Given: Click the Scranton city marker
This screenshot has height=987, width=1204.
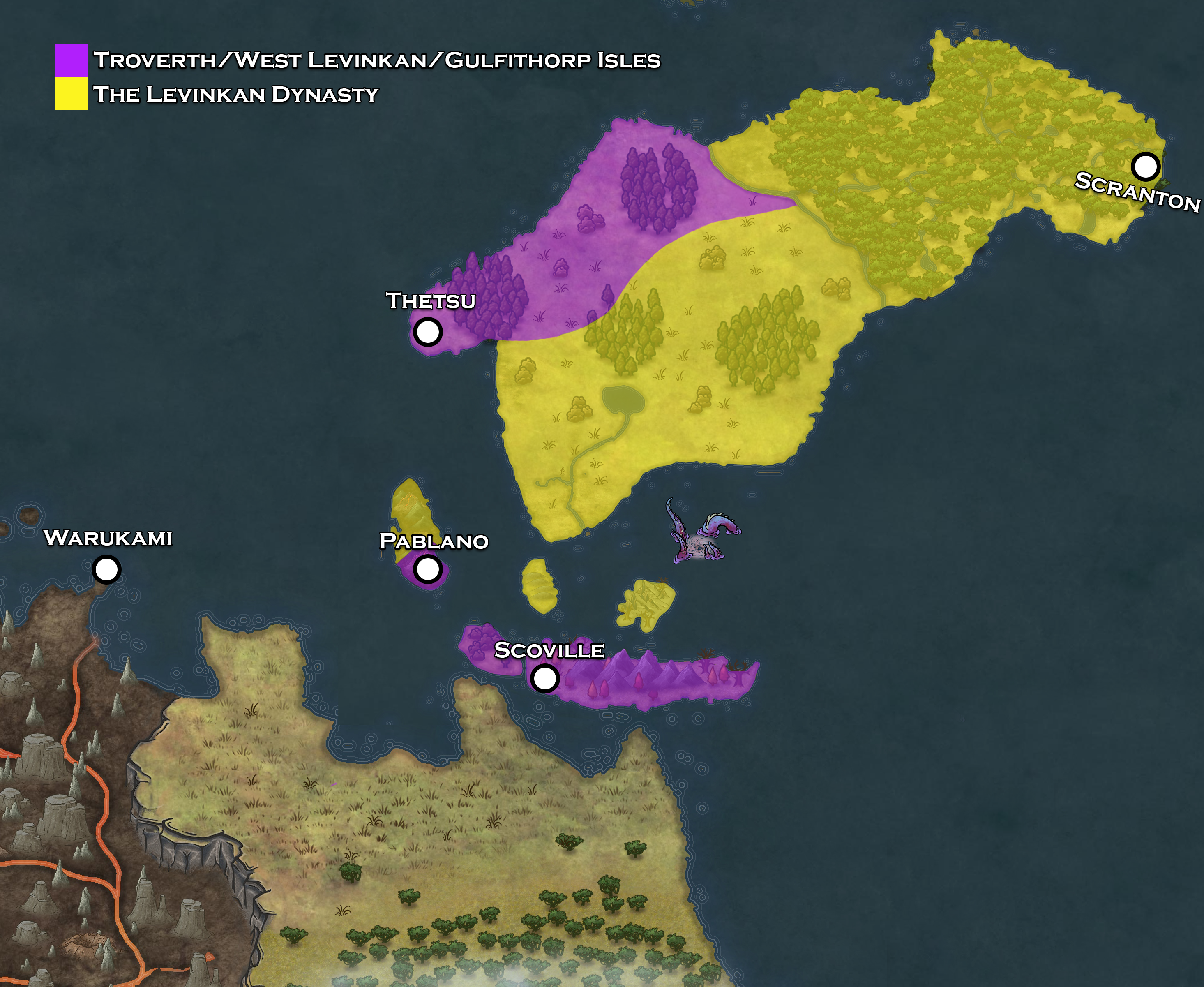Looking at the screenshot, I should tap(1145, 166).
